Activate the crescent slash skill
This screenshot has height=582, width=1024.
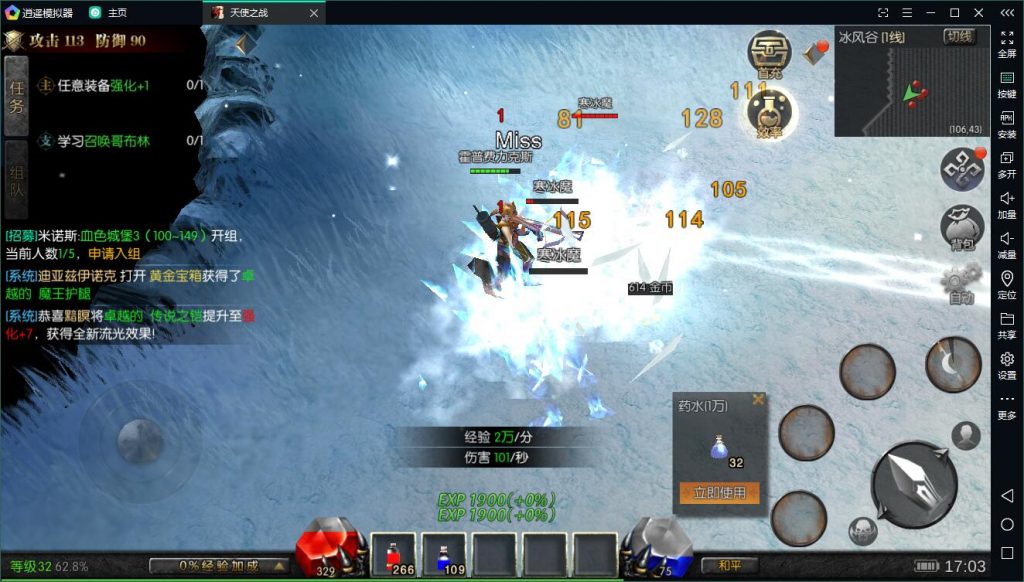click(x=953, y=364)
